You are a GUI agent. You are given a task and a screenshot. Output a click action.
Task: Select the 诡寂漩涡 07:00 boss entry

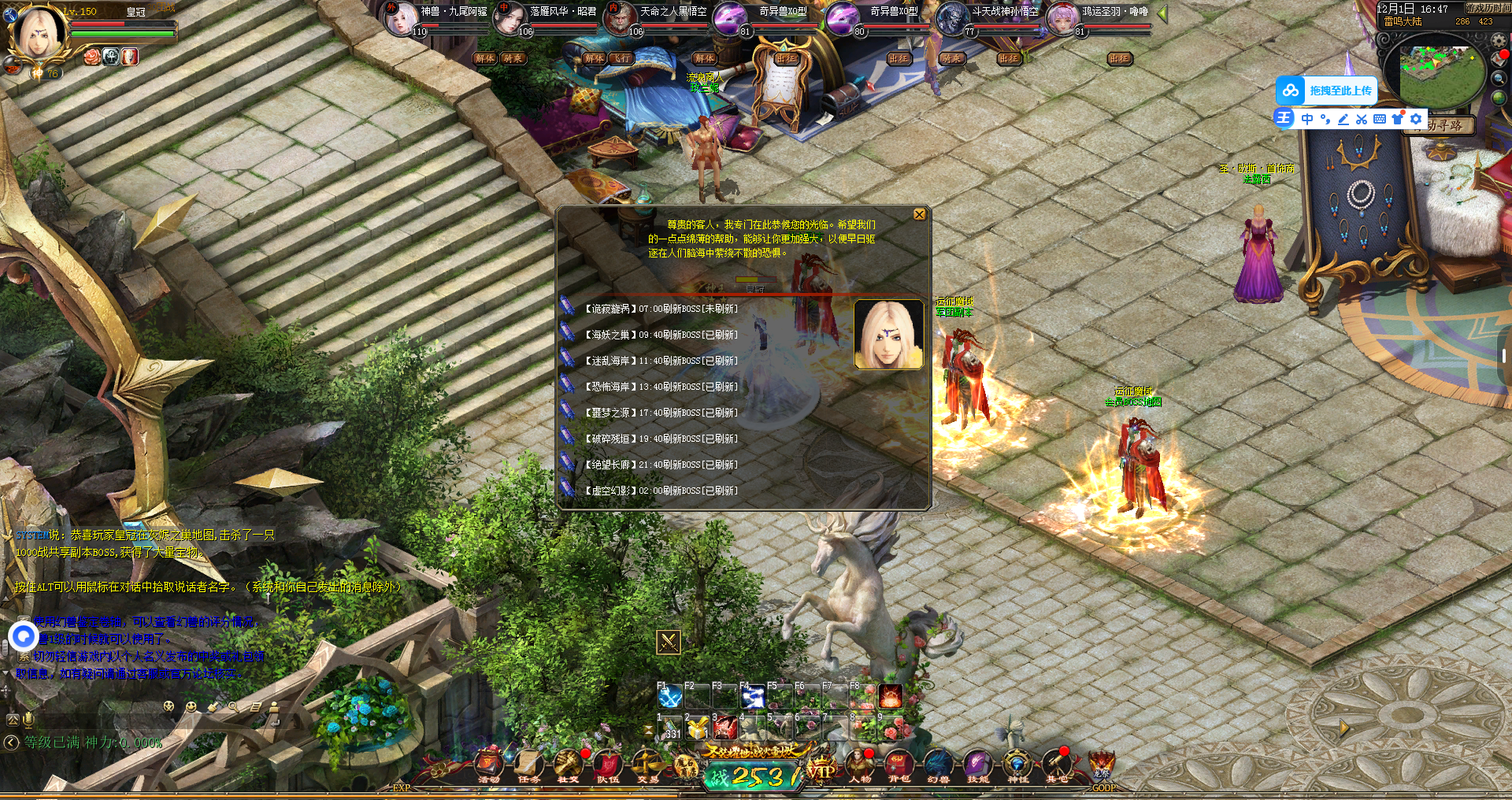(660, 309)
